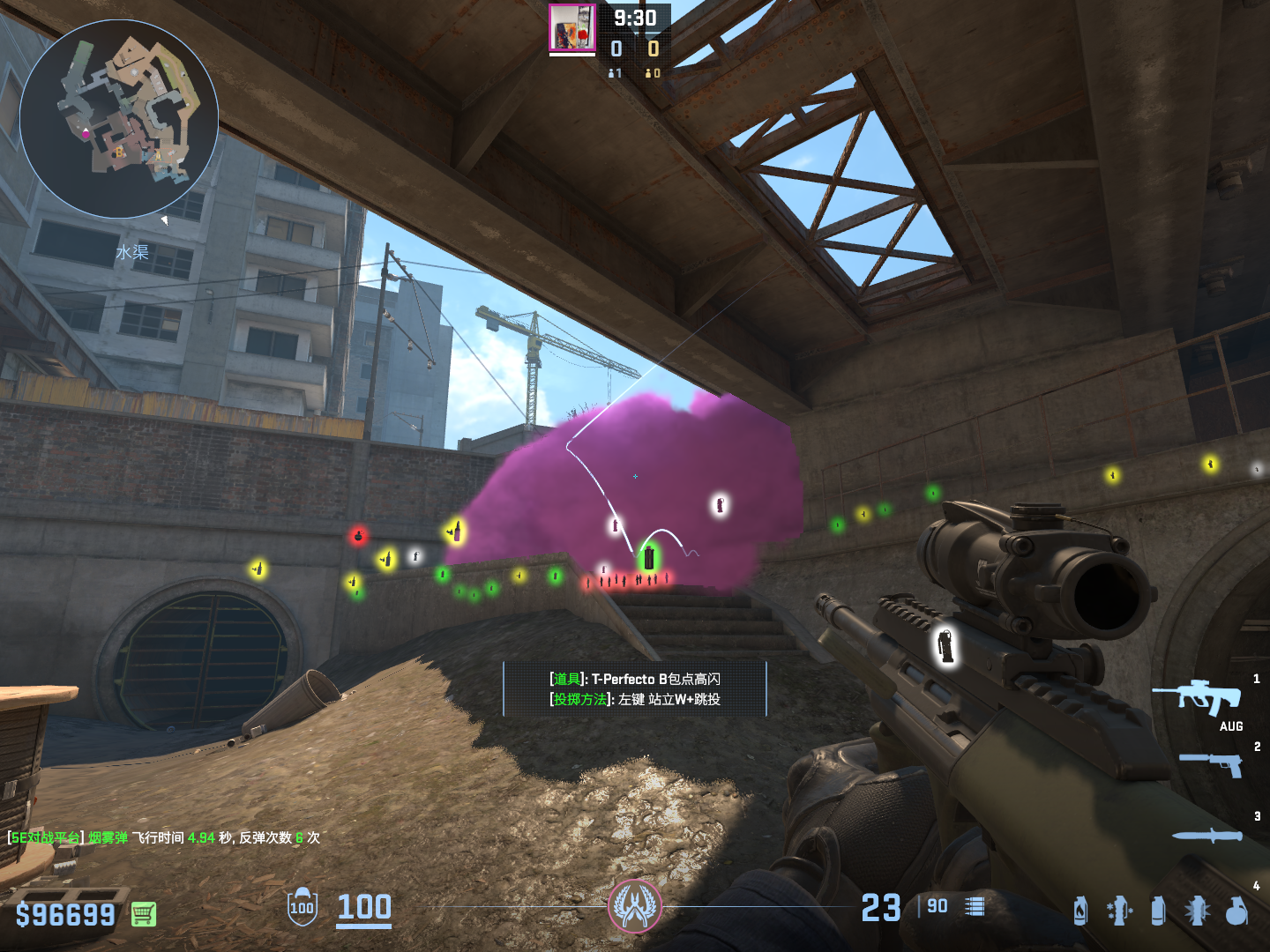Select the AUG rifle slot

tap(1198, 698)
